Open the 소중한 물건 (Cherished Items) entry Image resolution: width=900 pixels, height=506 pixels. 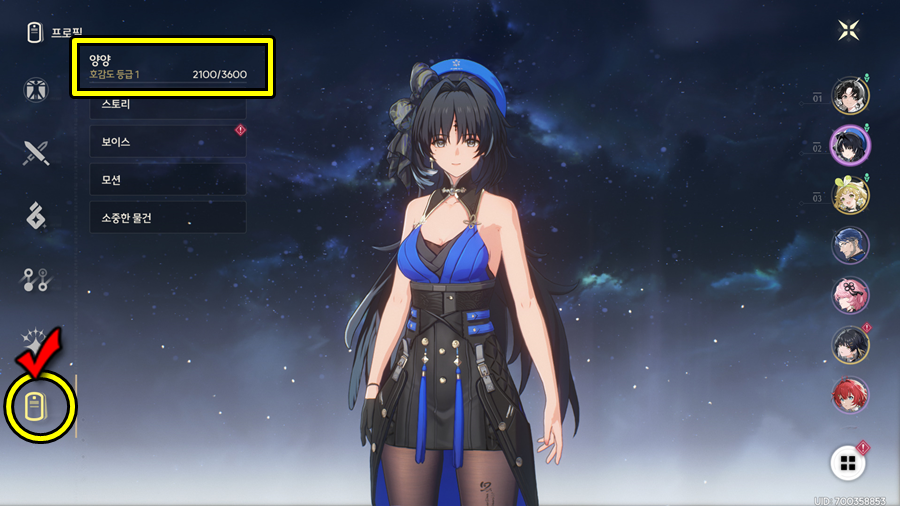coord(167,217)
